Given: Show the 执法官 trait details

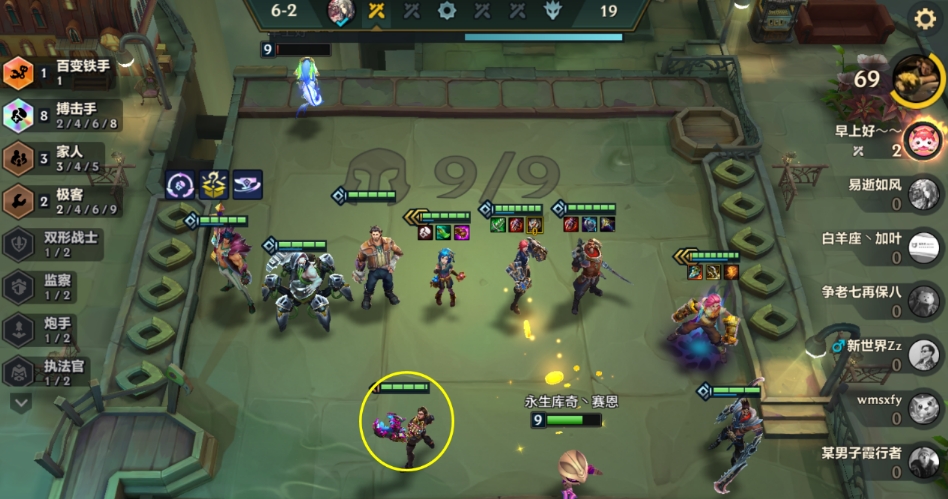Looking at the screenshot, I should click(x=62, y=373).
